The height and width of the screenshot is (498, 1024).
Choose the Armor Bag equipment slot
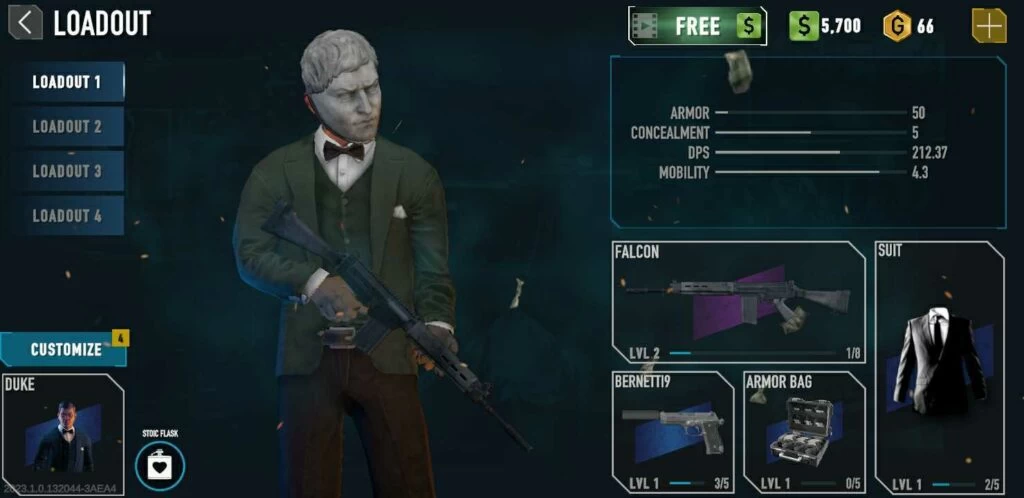click(804, 431)
